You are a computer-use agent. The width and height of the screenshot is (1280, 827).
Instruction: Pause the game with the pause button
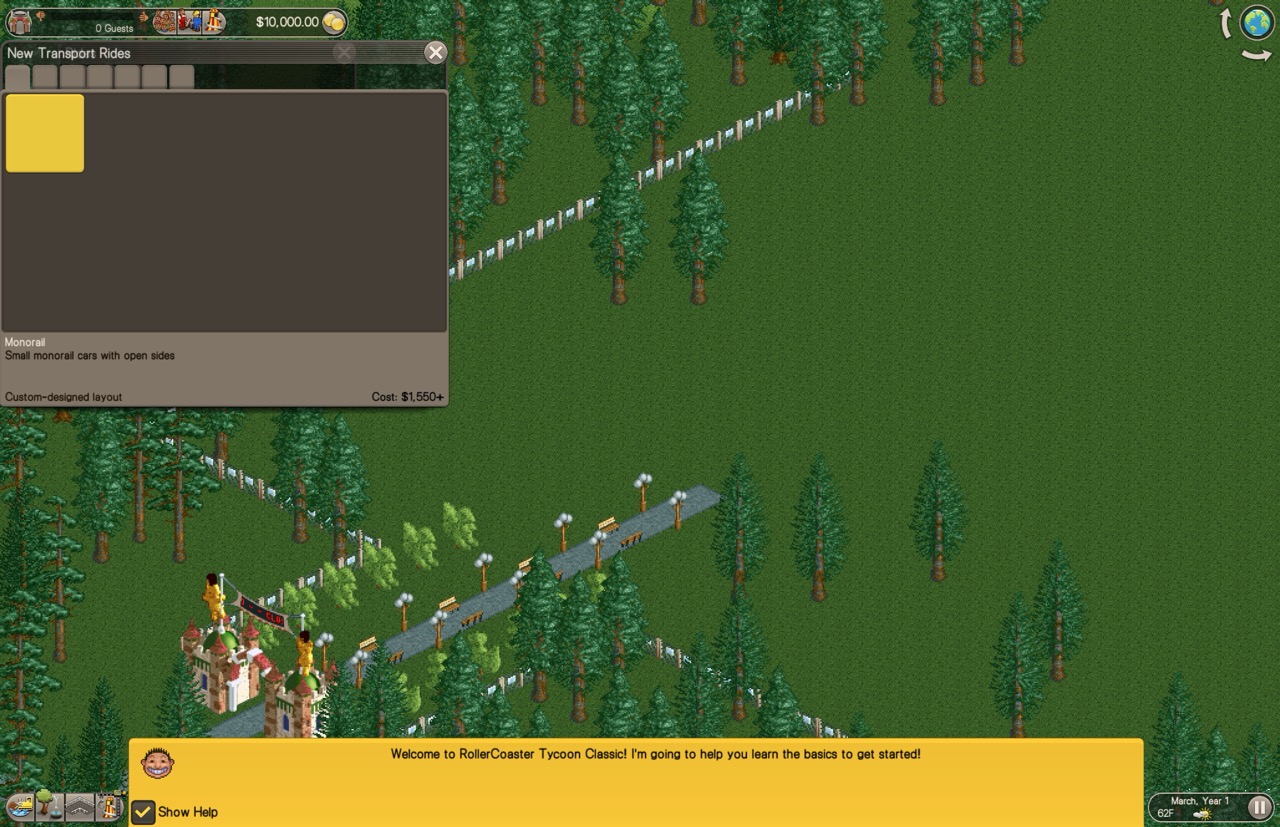click(x=1258, y=806)
